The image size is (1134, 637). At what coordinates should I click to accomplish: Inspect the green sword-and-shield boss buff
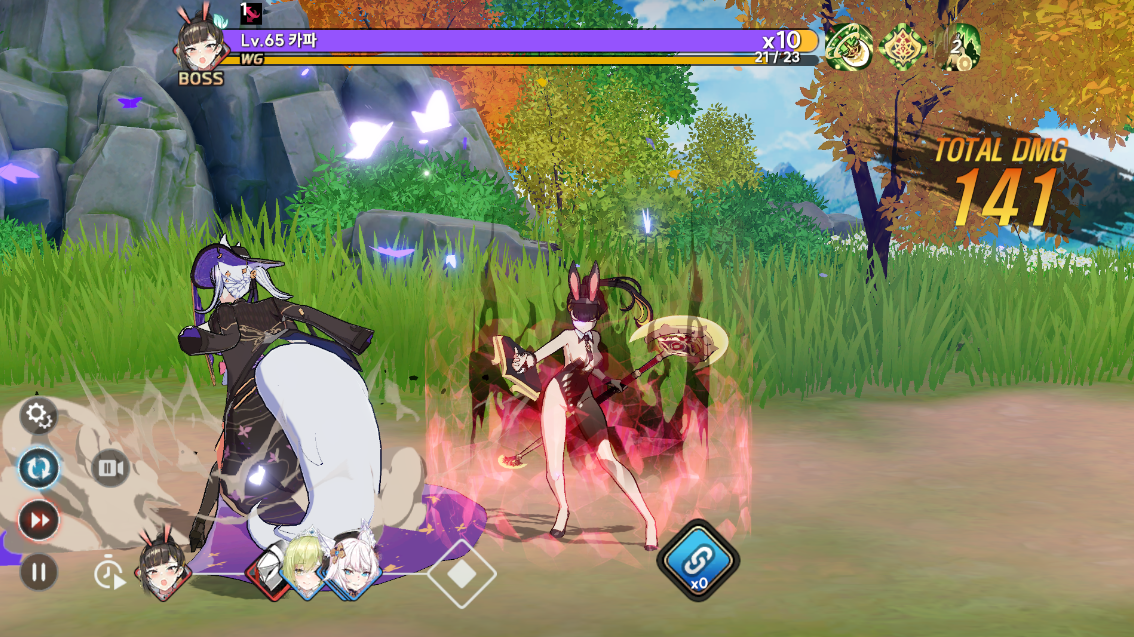point(849,47)
